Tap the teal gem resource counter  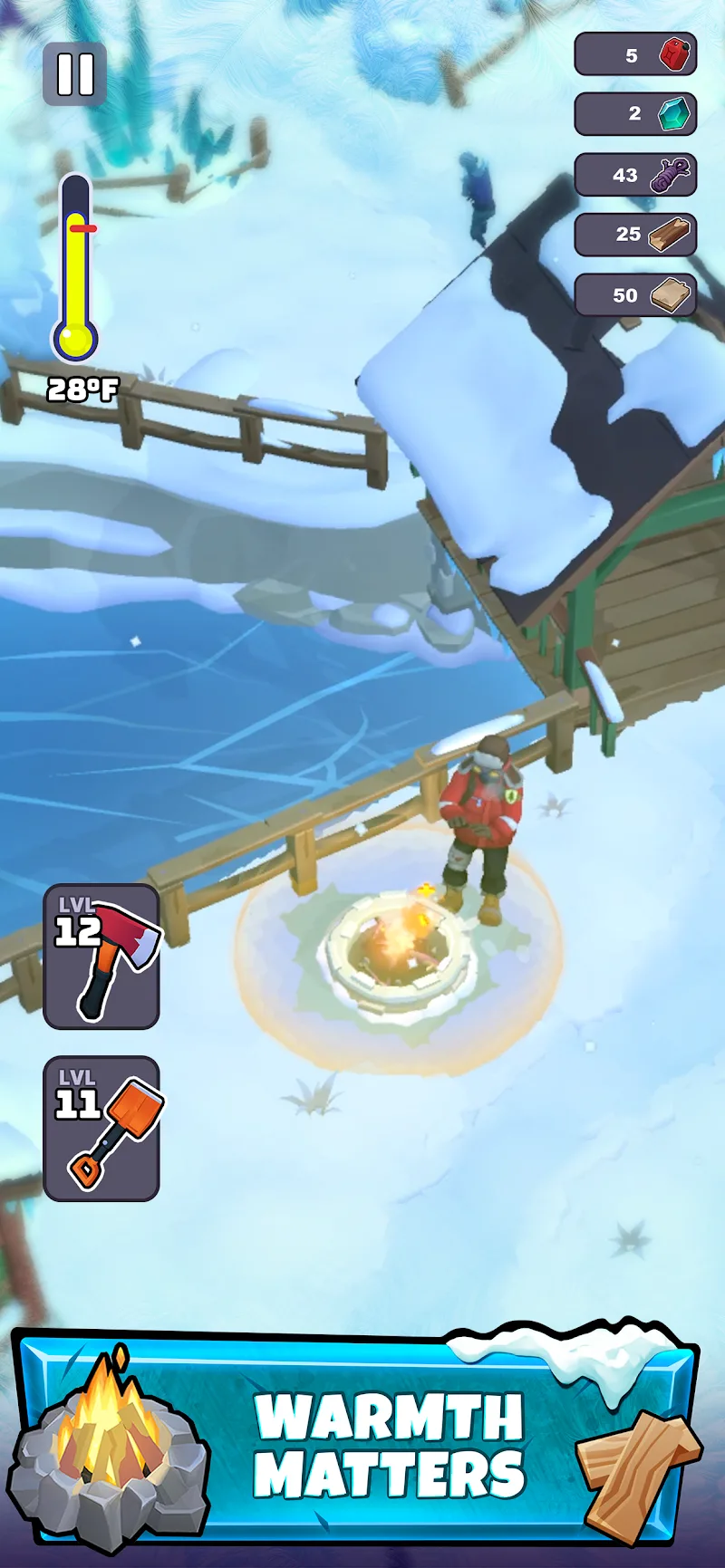[x=635, y=114]
